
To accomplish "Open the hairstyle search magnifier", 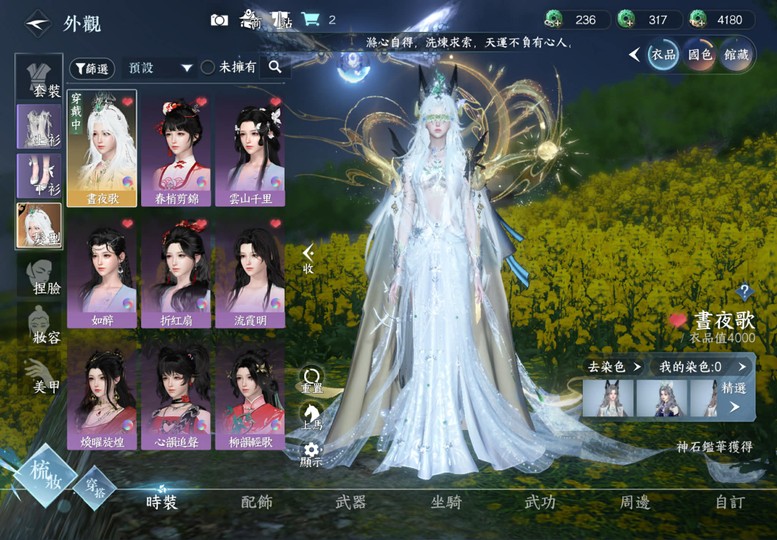I will click(x=274, y=67).
